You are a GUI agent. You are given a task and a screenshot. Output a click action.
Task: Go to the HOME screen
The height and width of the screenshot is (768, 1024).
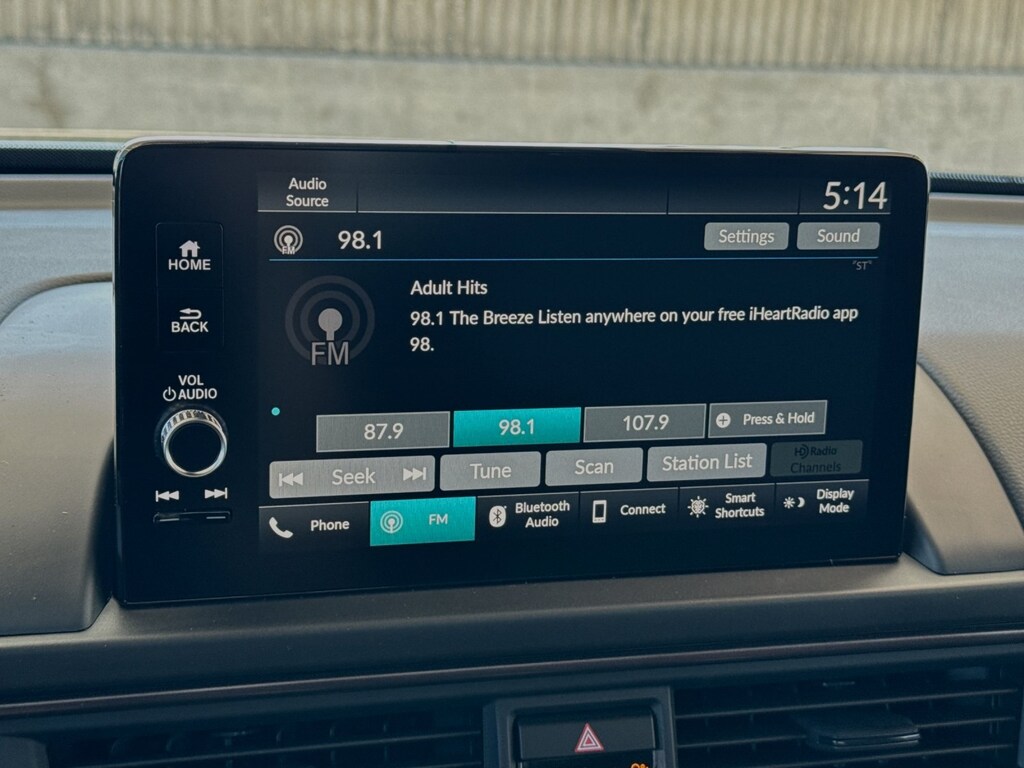[189, 256]
